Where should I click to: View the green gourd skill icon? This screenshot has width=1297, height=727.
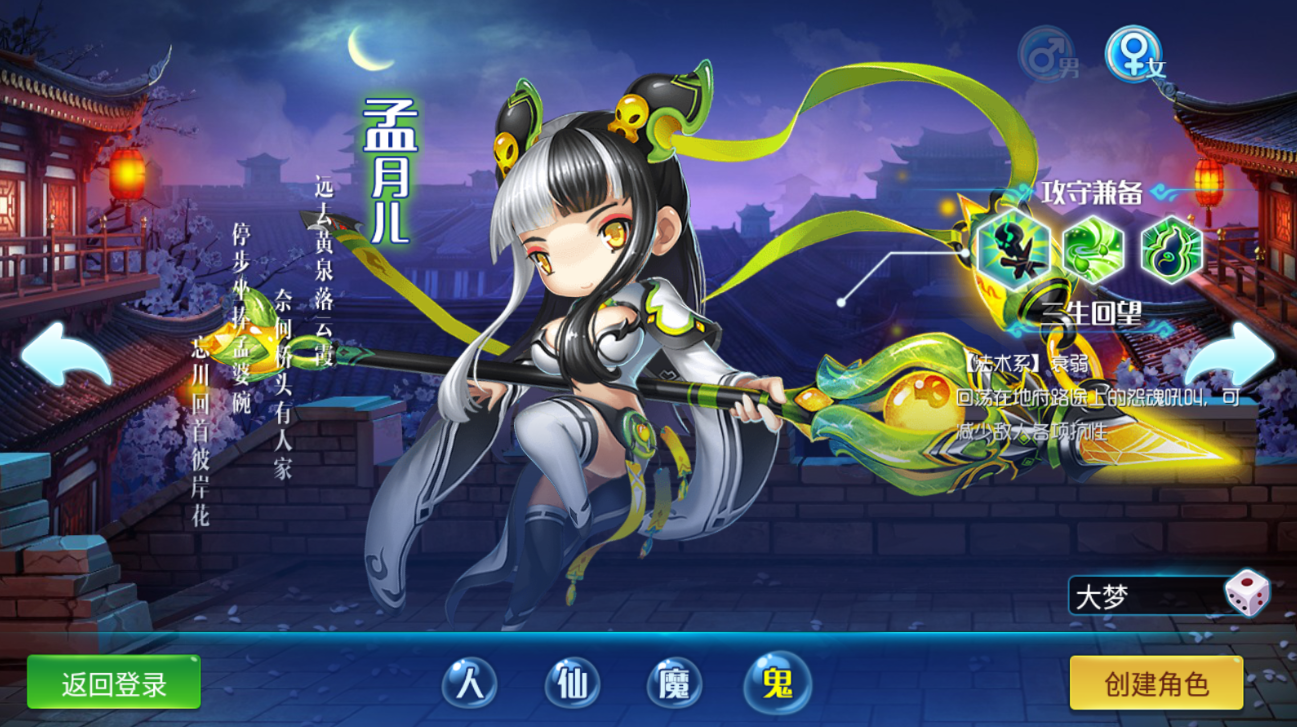pyautogui.click(x=1171, y=250)
